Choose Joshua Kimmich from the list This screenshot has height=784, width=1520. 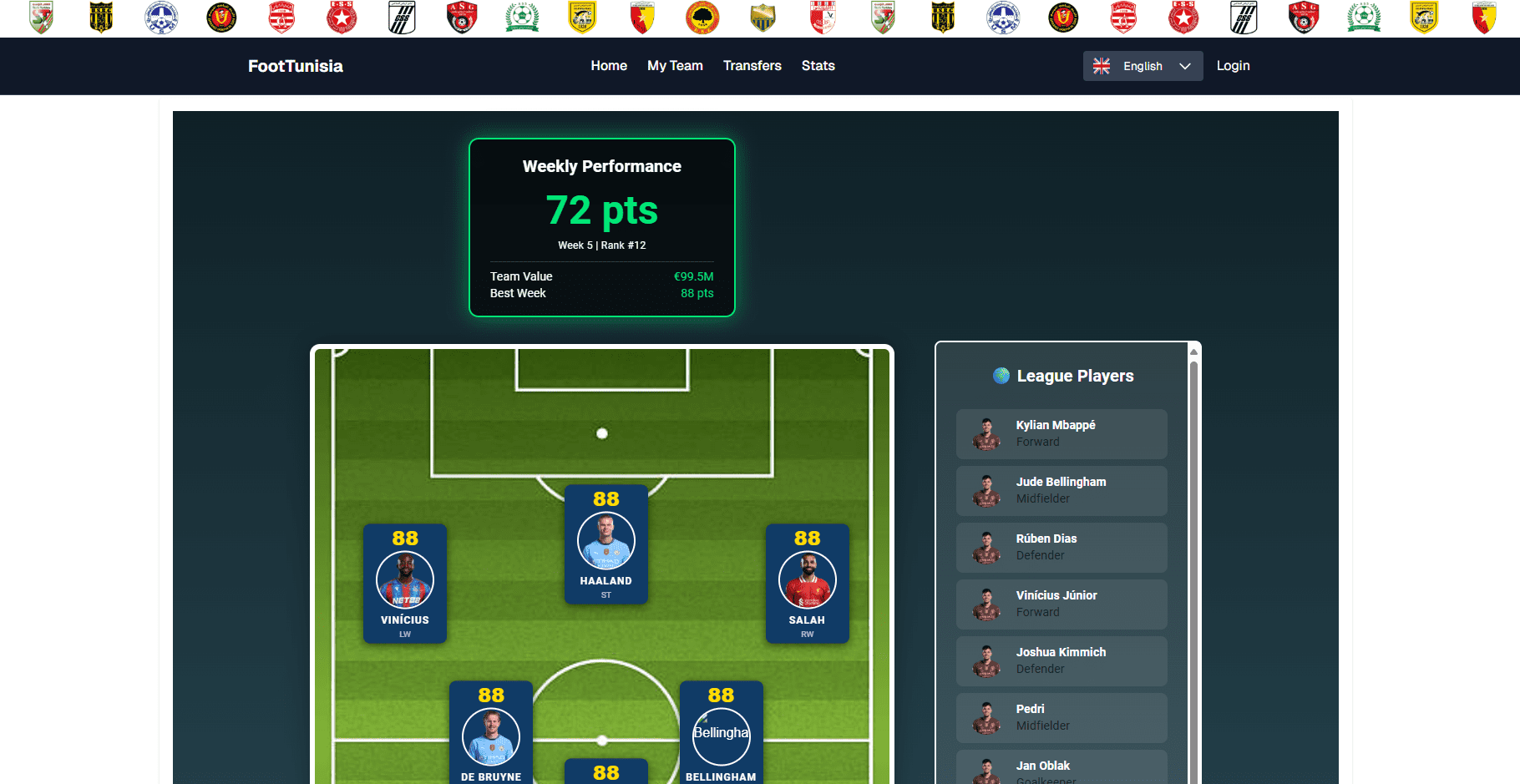click(1061, 660)
